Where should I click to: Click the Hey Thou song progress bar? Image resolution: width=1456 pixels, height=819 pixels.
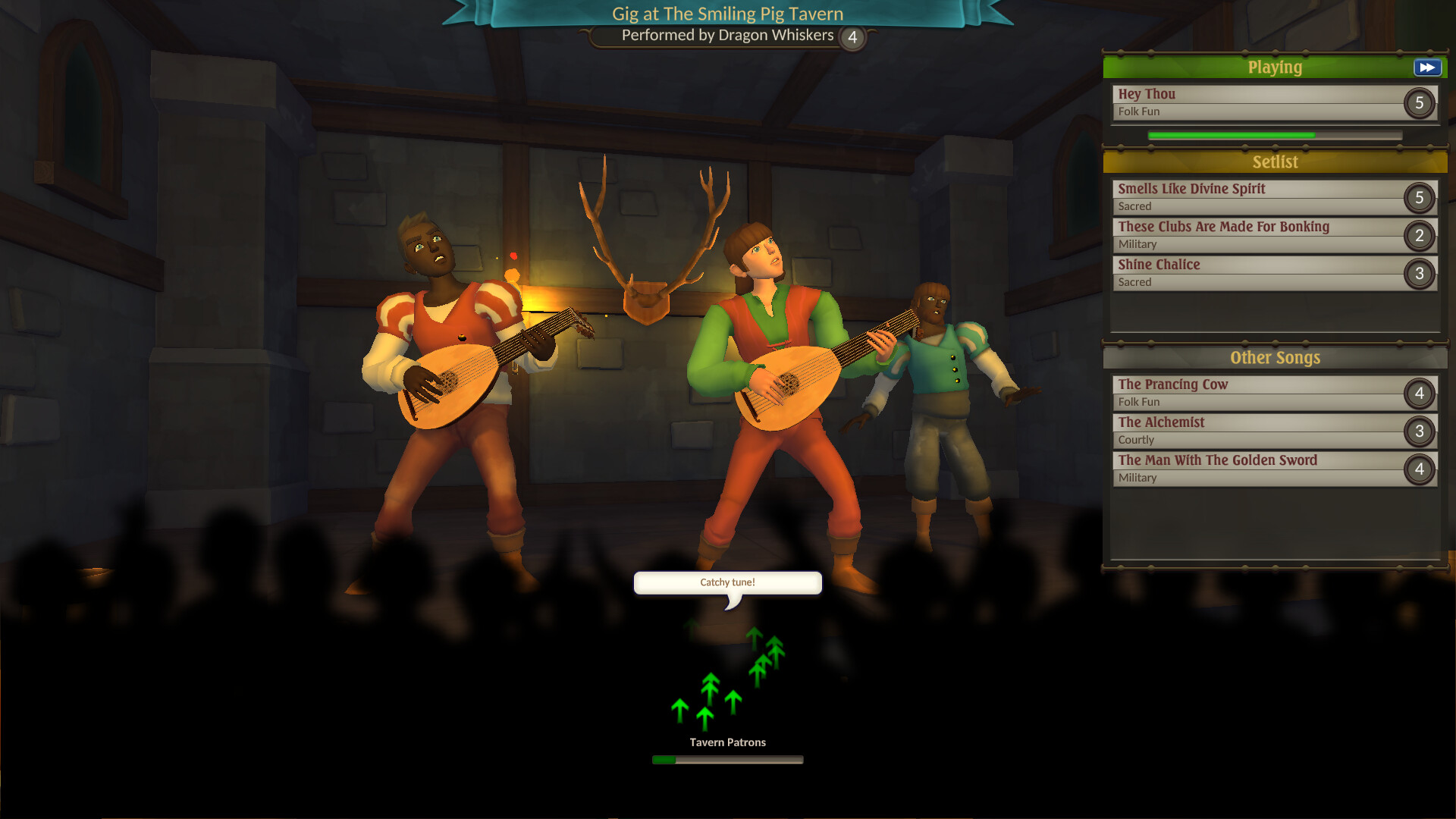[1274, 135]
